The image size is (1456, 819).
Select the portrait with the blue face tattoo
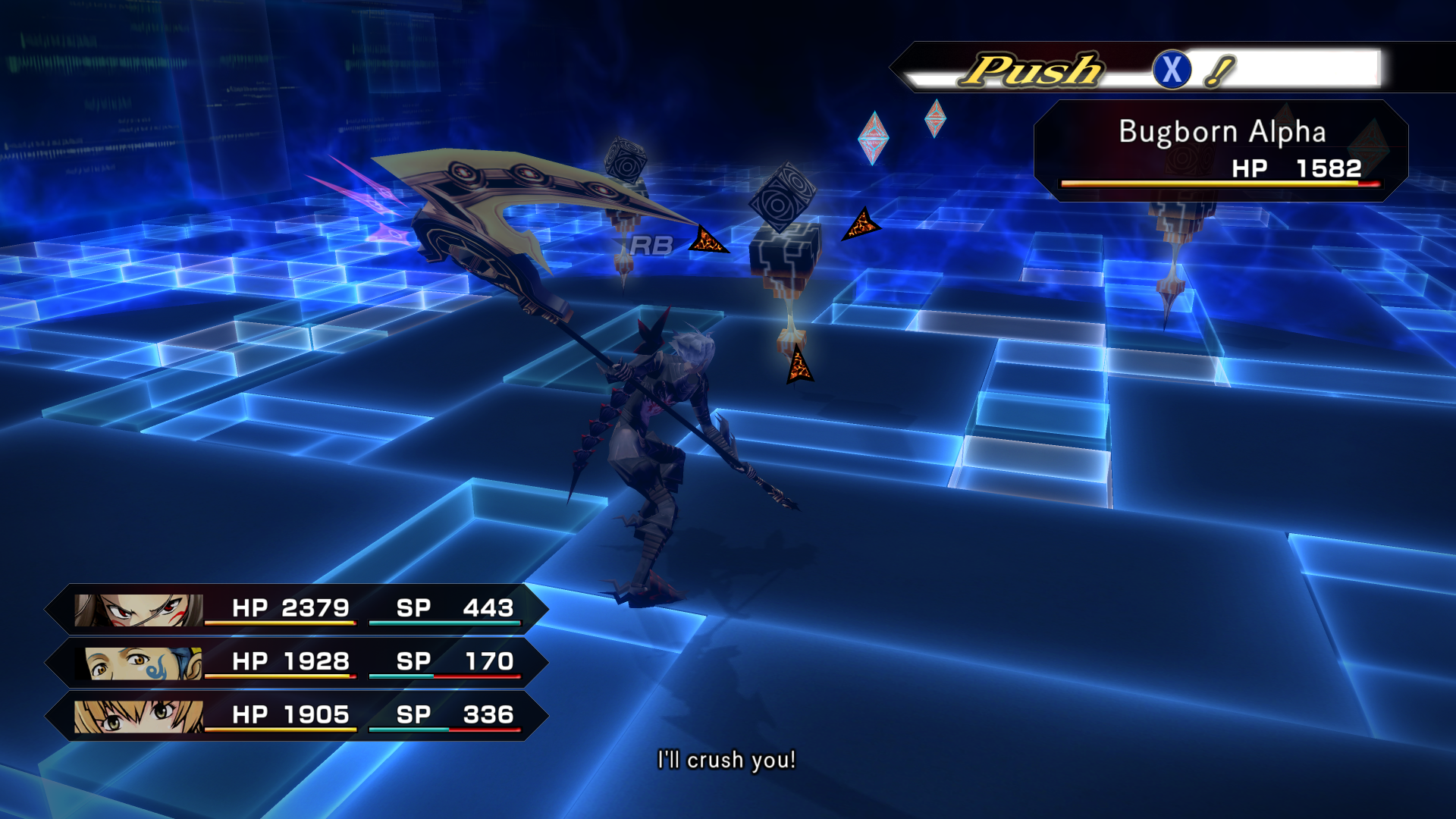click(x=143, y=664)
